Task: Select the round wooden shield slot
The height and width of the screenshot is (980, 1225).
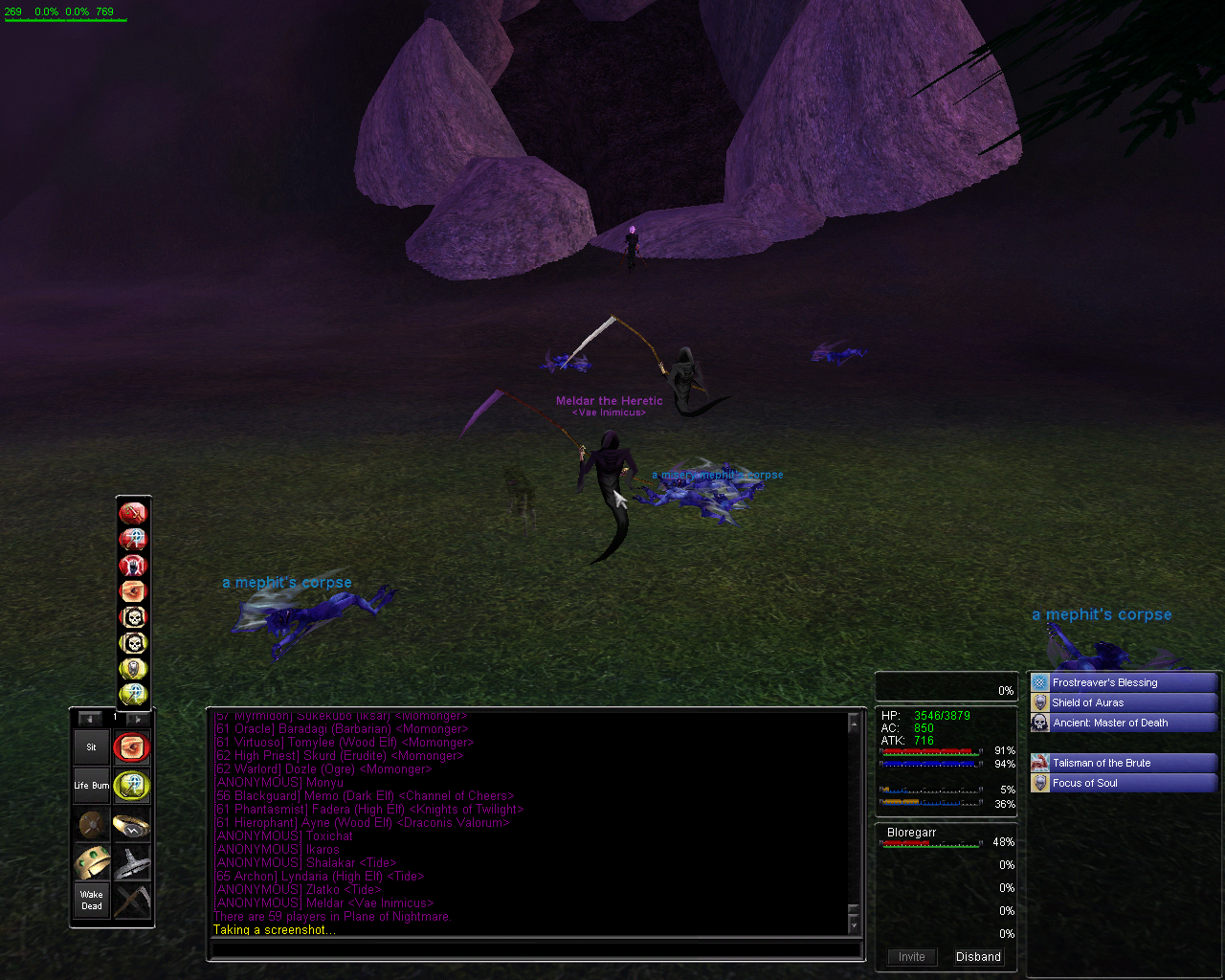Action: (92, 824)
